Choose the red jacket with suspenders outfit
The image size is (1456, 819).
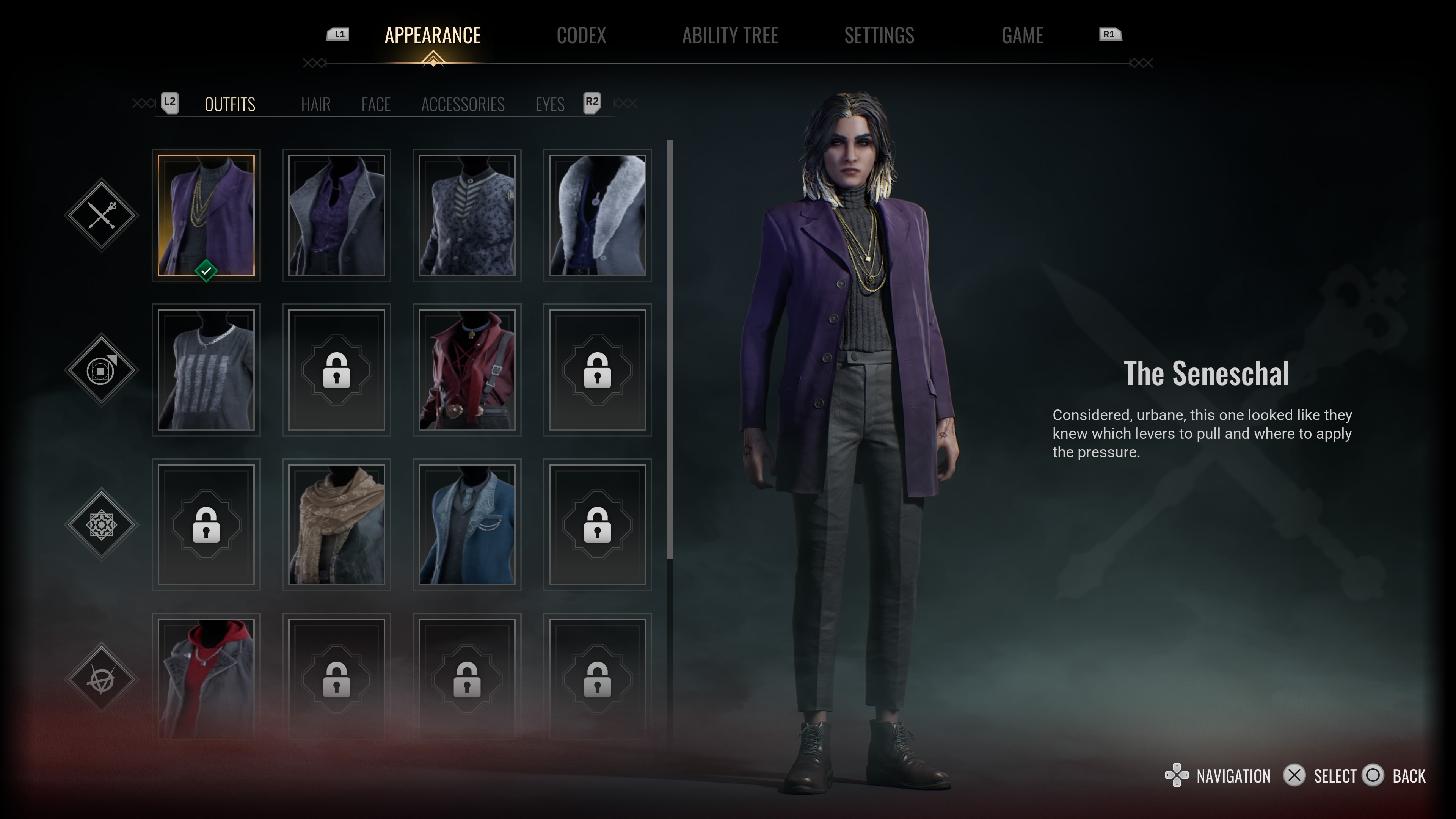tap(466, 370)
